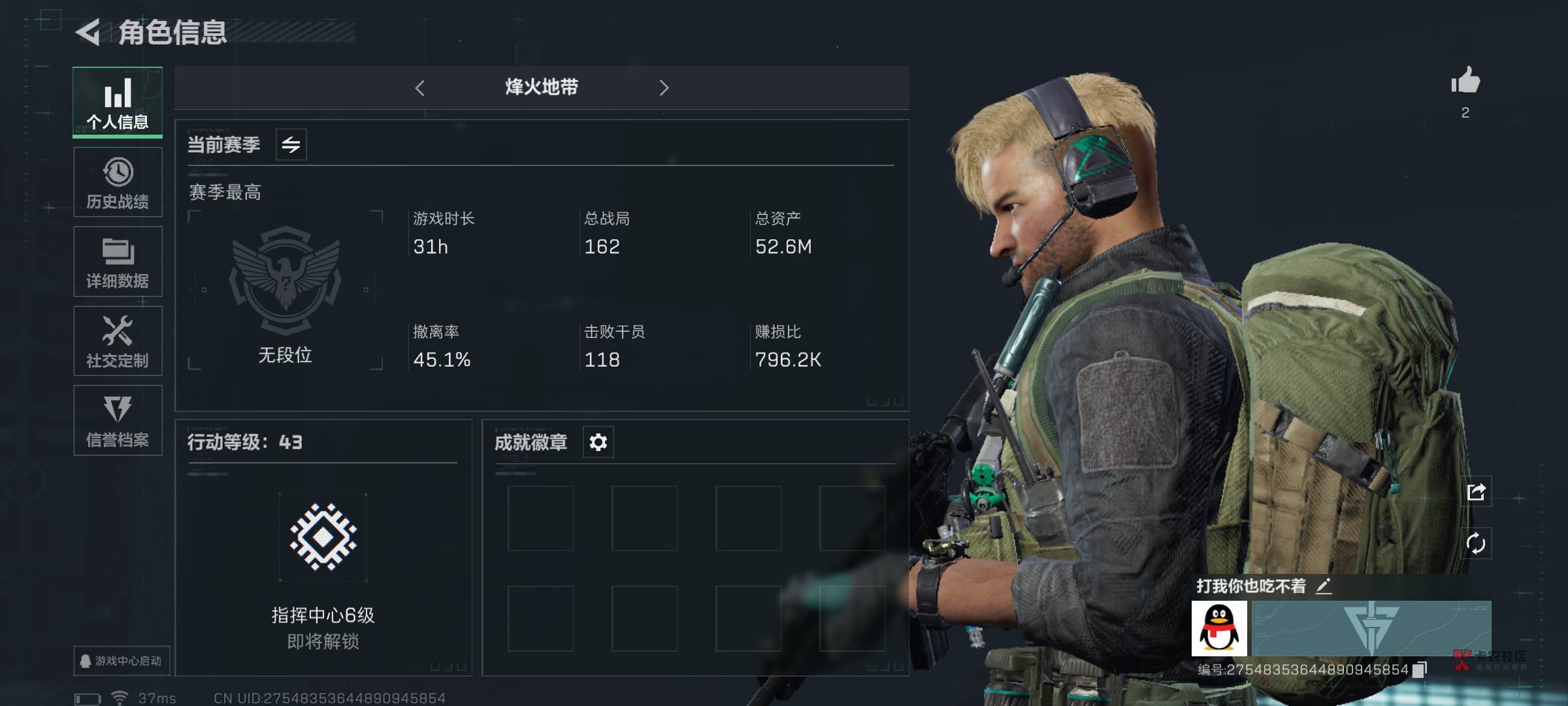The height and width of the screenshot is (706, 1568).
Task: Switch to the next game mode arrow
Action: 664,88
